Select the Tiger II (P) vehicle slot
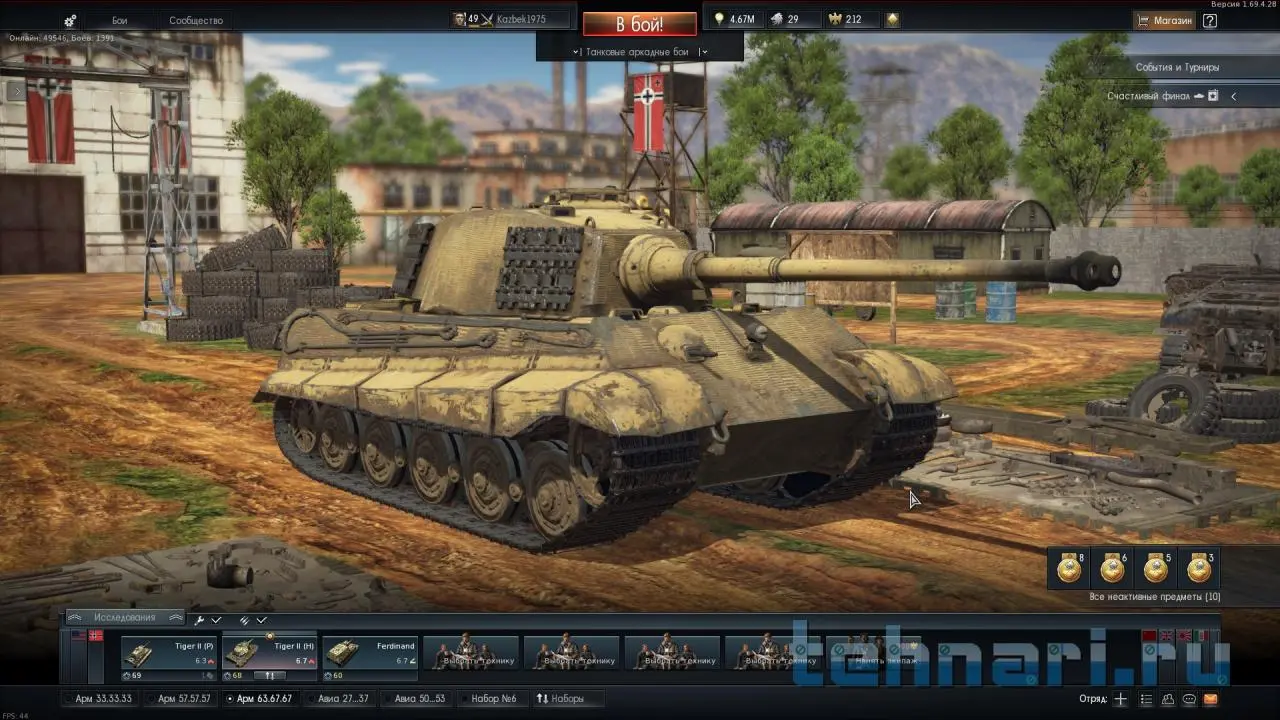The width and height of the screenshot is (1280, 720). click(169, 653)
